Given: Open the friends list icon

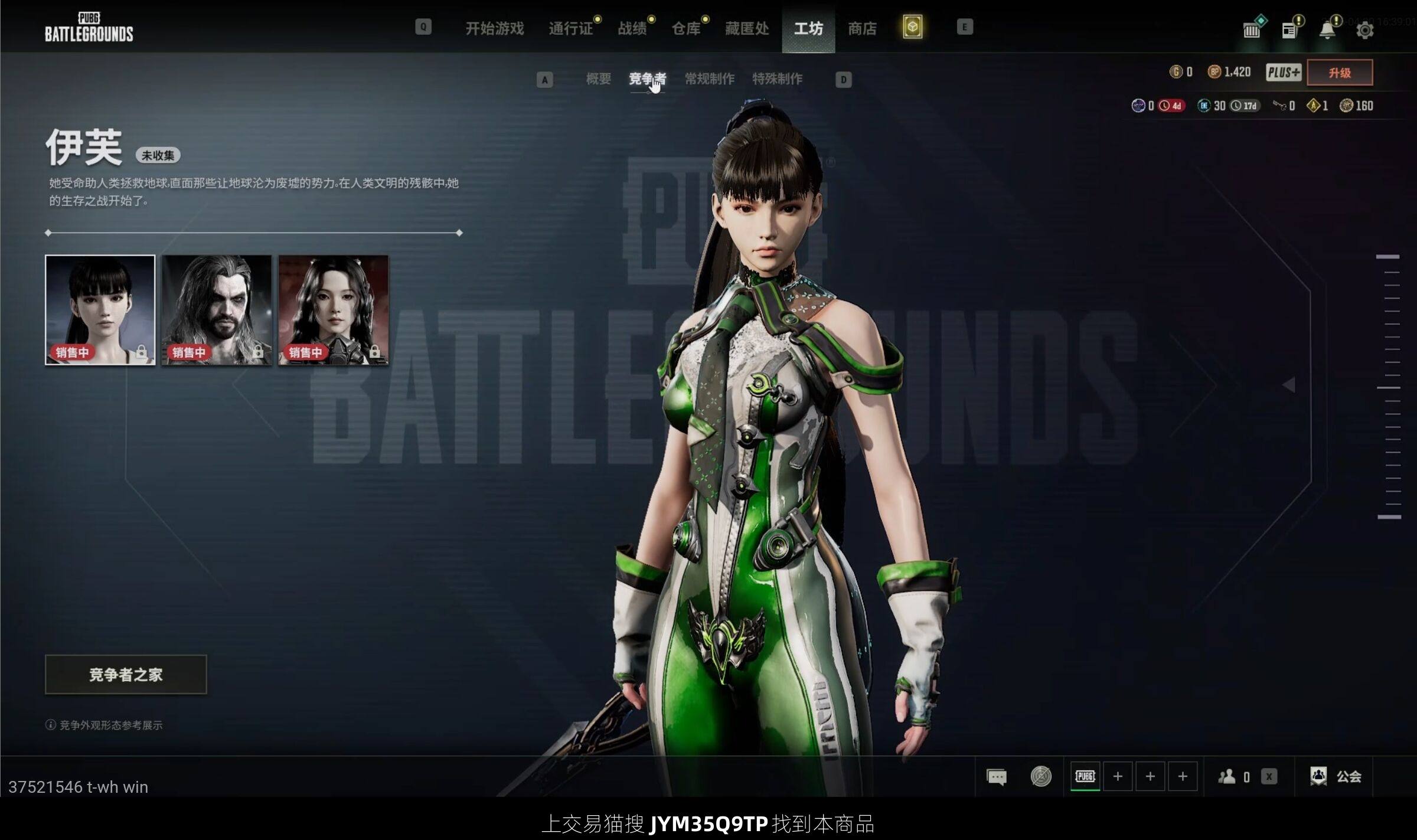Looking at the screenshot, I should [1227, 777].
